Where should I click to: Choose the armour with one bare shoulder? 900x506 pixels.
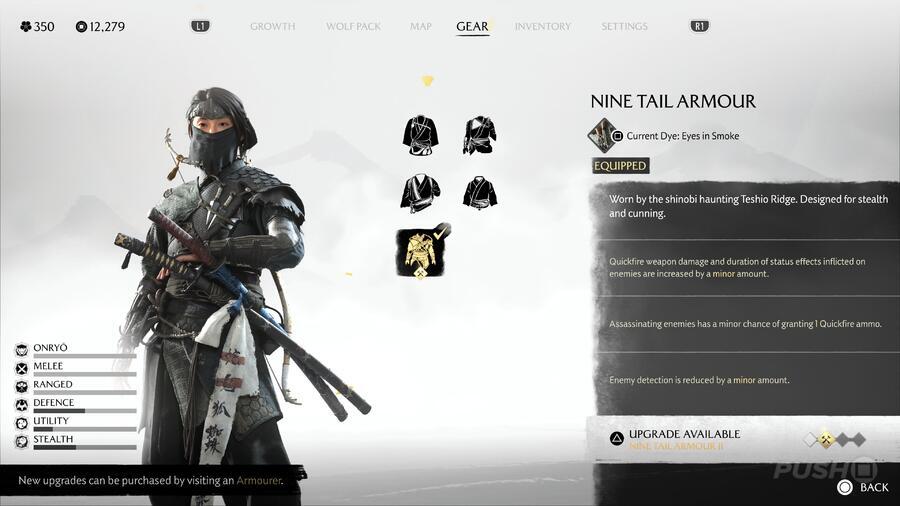480,135
